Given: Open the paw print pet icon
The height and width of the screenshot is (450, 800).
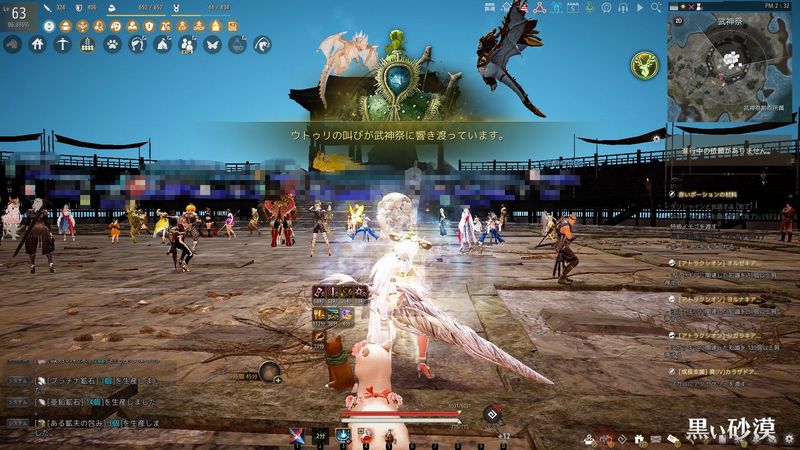Looking at the screenshot, I should coord(112,44).
